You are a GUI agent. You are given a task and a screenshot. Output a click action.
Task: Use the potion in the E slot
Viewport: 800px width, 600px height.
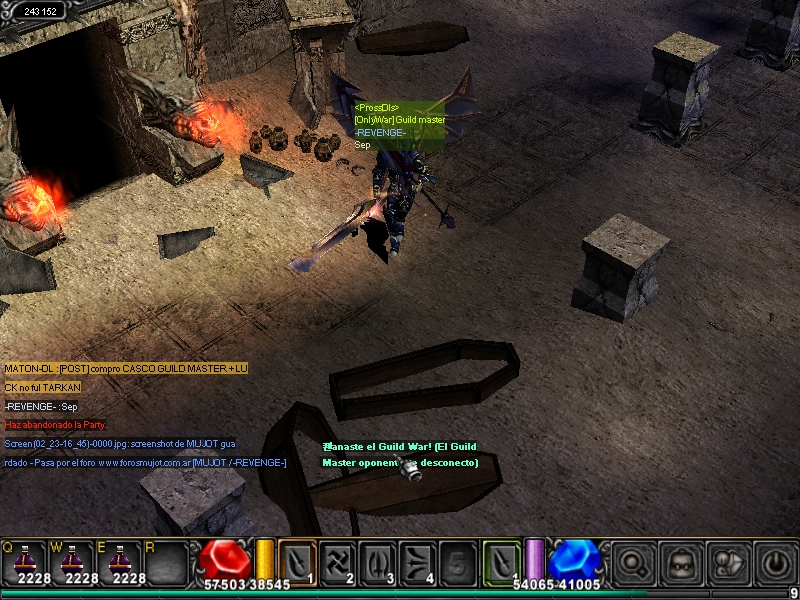tap(121, 561)
